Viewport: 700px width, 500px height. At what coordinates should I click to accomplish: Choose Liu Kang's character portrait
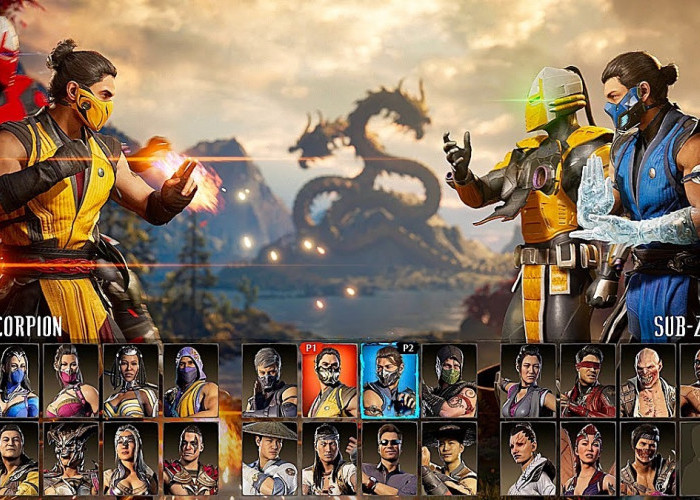pos(328,459)
